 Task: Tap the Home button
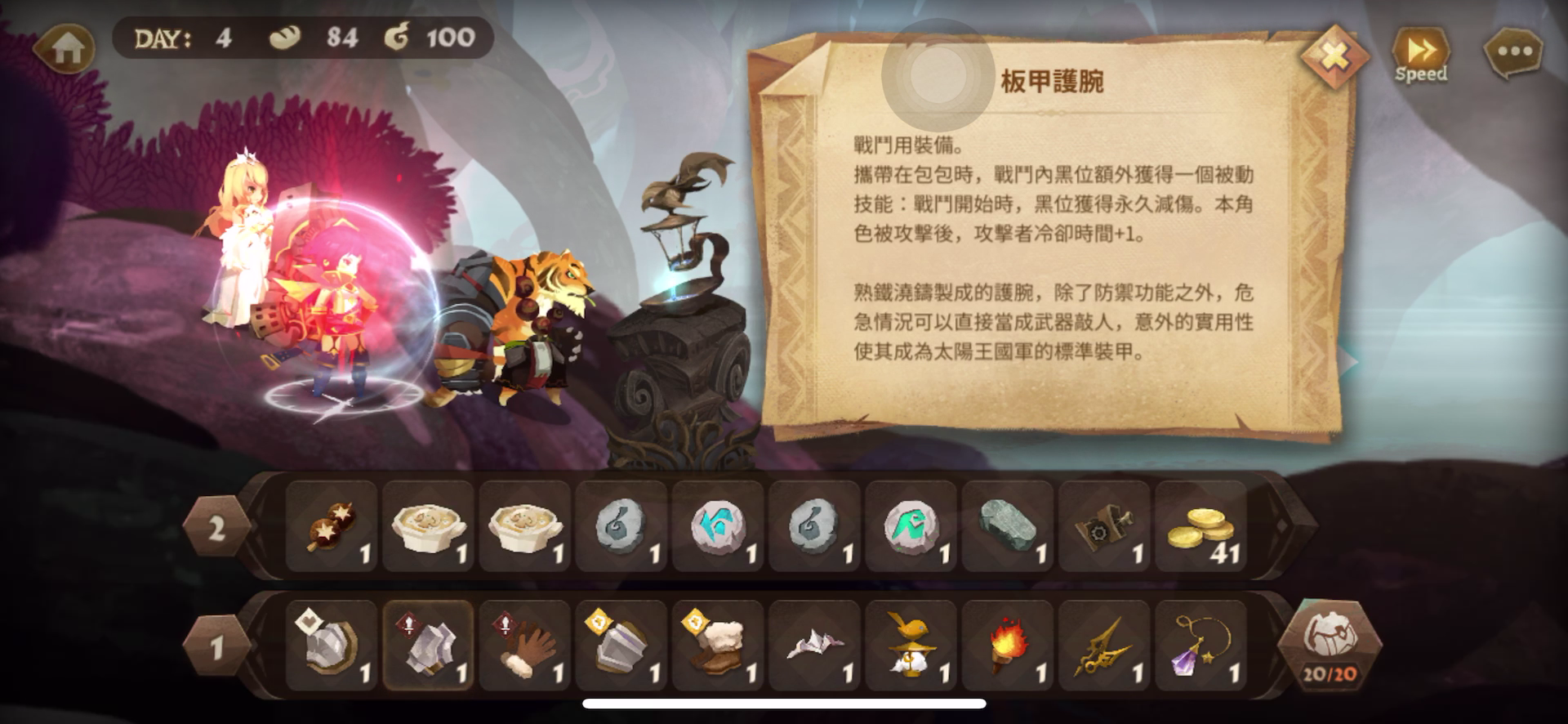pos(65,49)
